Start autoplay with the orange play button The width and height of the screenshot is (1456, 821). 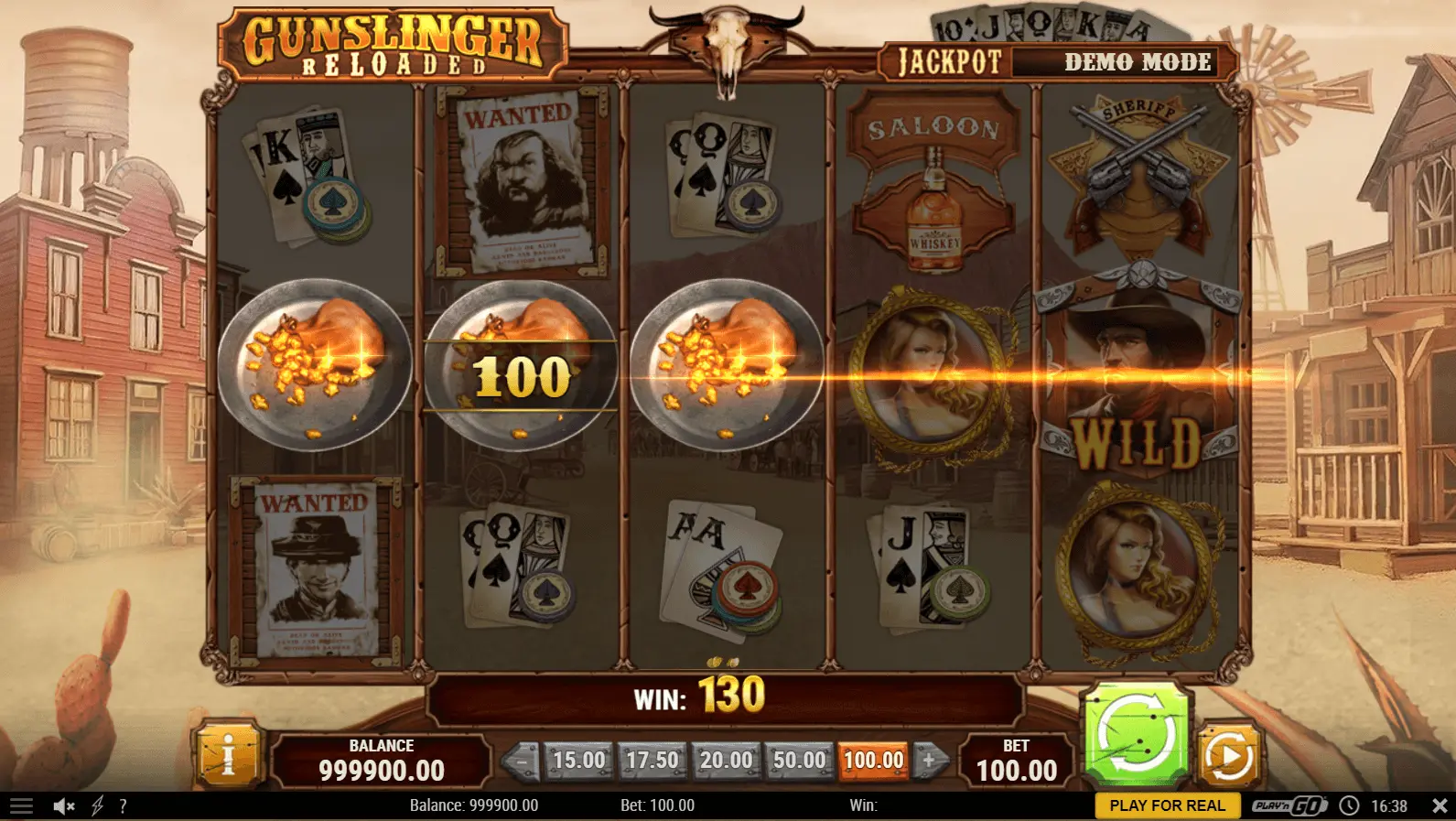point(1228,756)
